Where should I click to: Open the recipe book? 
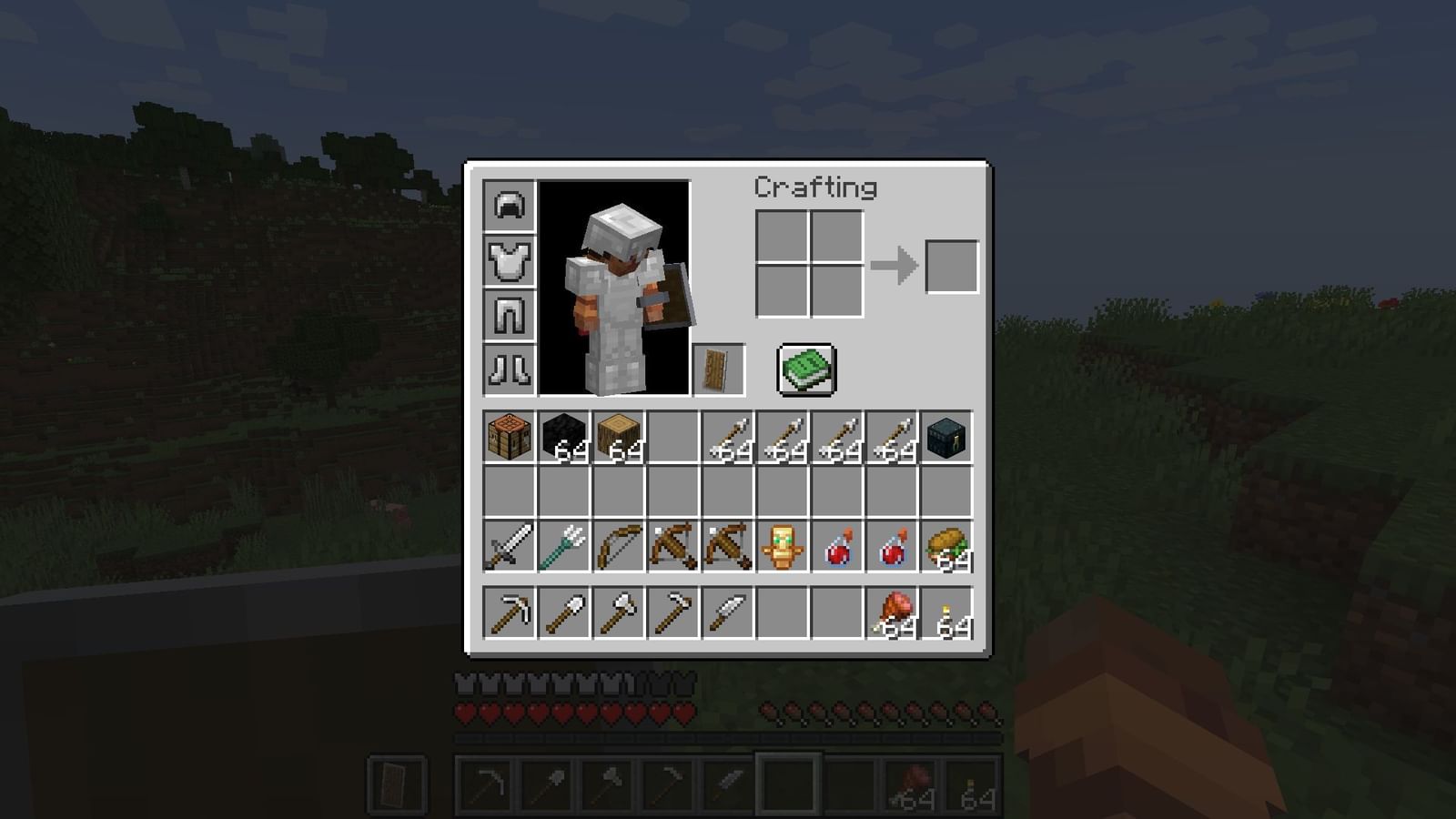[x=804, y=369]
